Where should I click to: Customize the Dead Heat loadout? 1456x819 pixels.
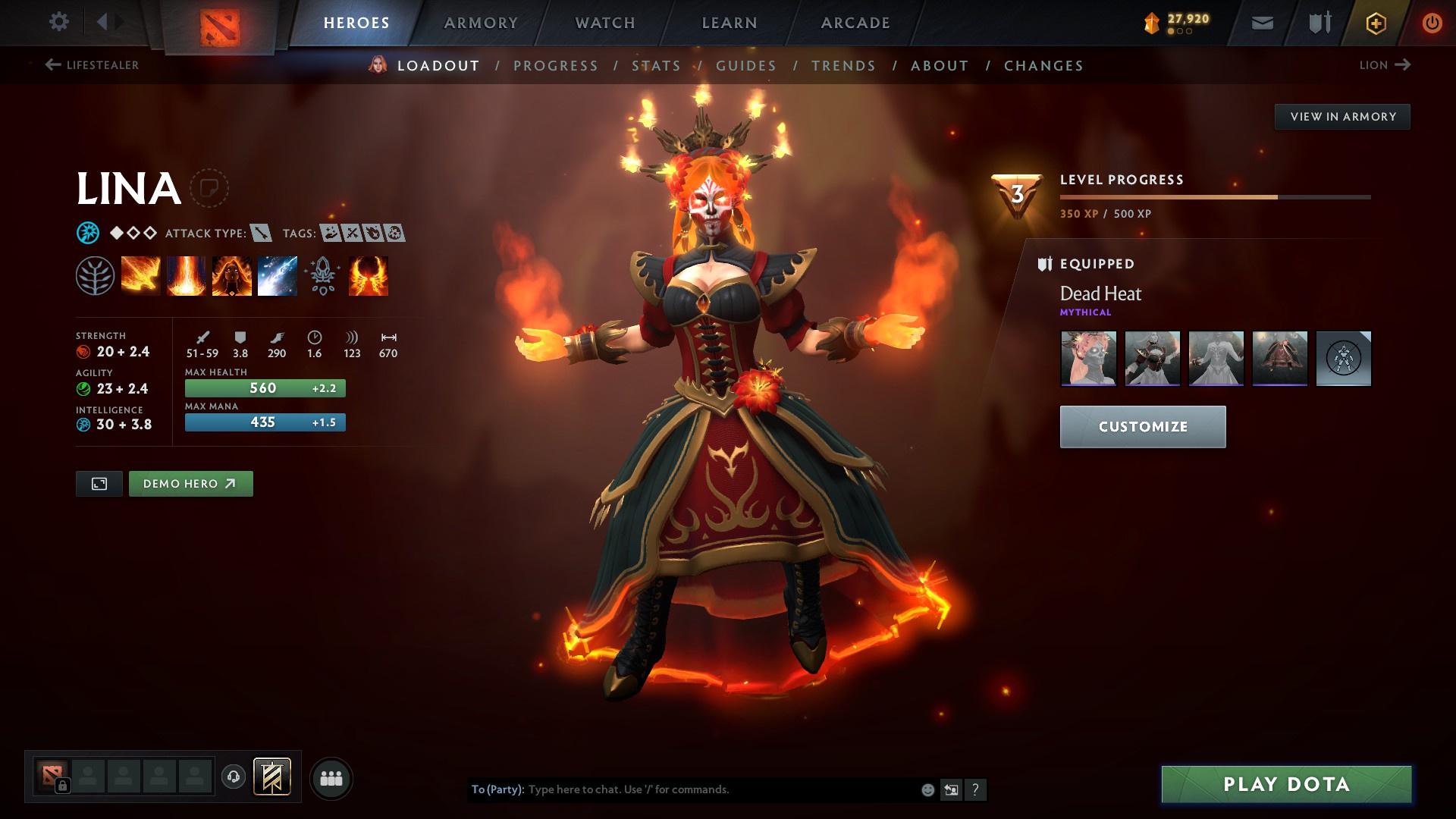(1142, 427)
